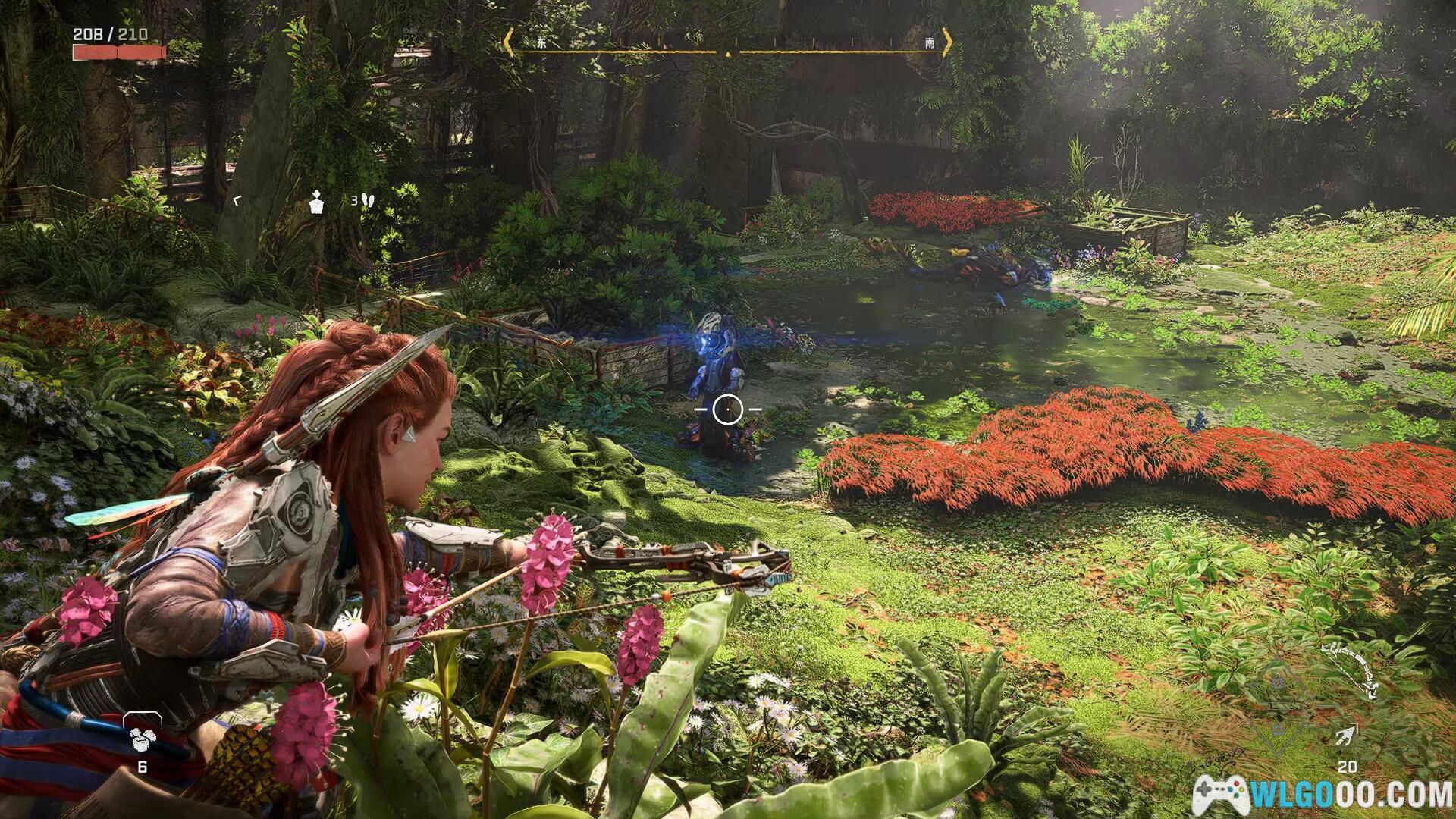Viewport: 1456px width, 819px height.
Task: Choose the arrow ammo type icon
Action: (x=1347, y=735)
